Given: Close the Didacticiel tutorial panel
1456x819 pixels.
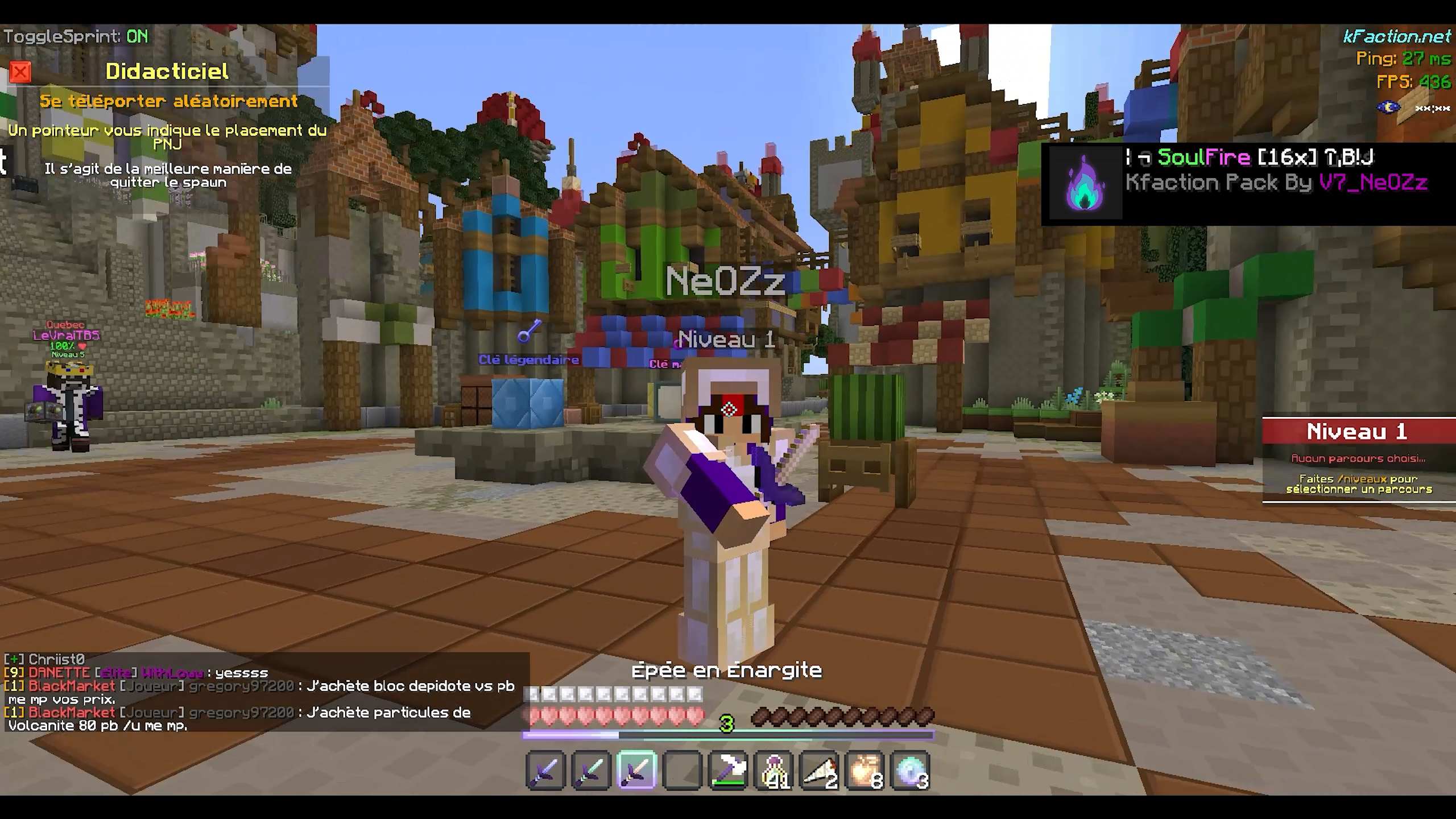Looking at the screenshot, I should (20, 72).
